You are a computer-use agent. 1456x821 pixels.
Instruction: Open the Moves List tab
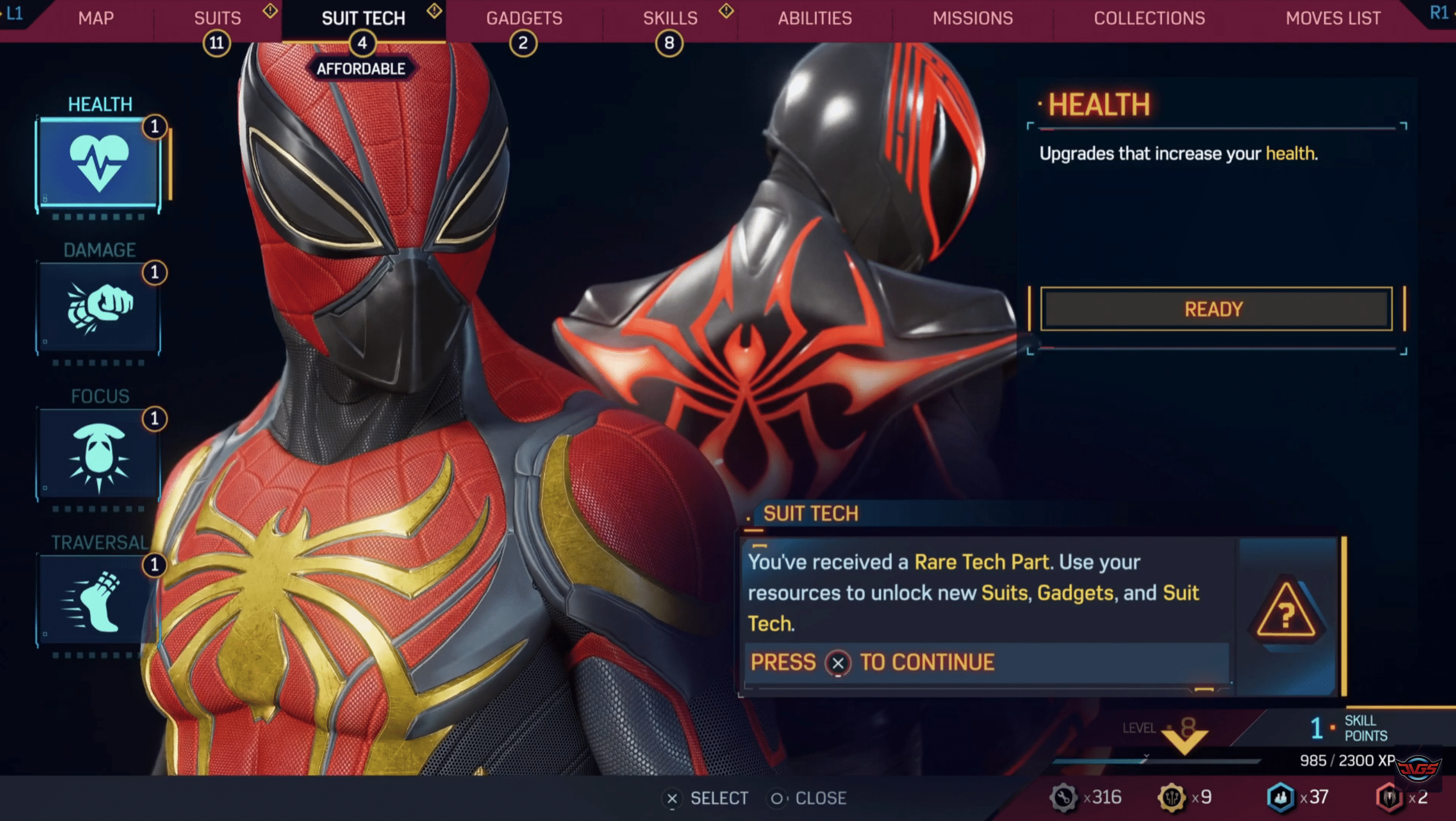coord(1333,18)
